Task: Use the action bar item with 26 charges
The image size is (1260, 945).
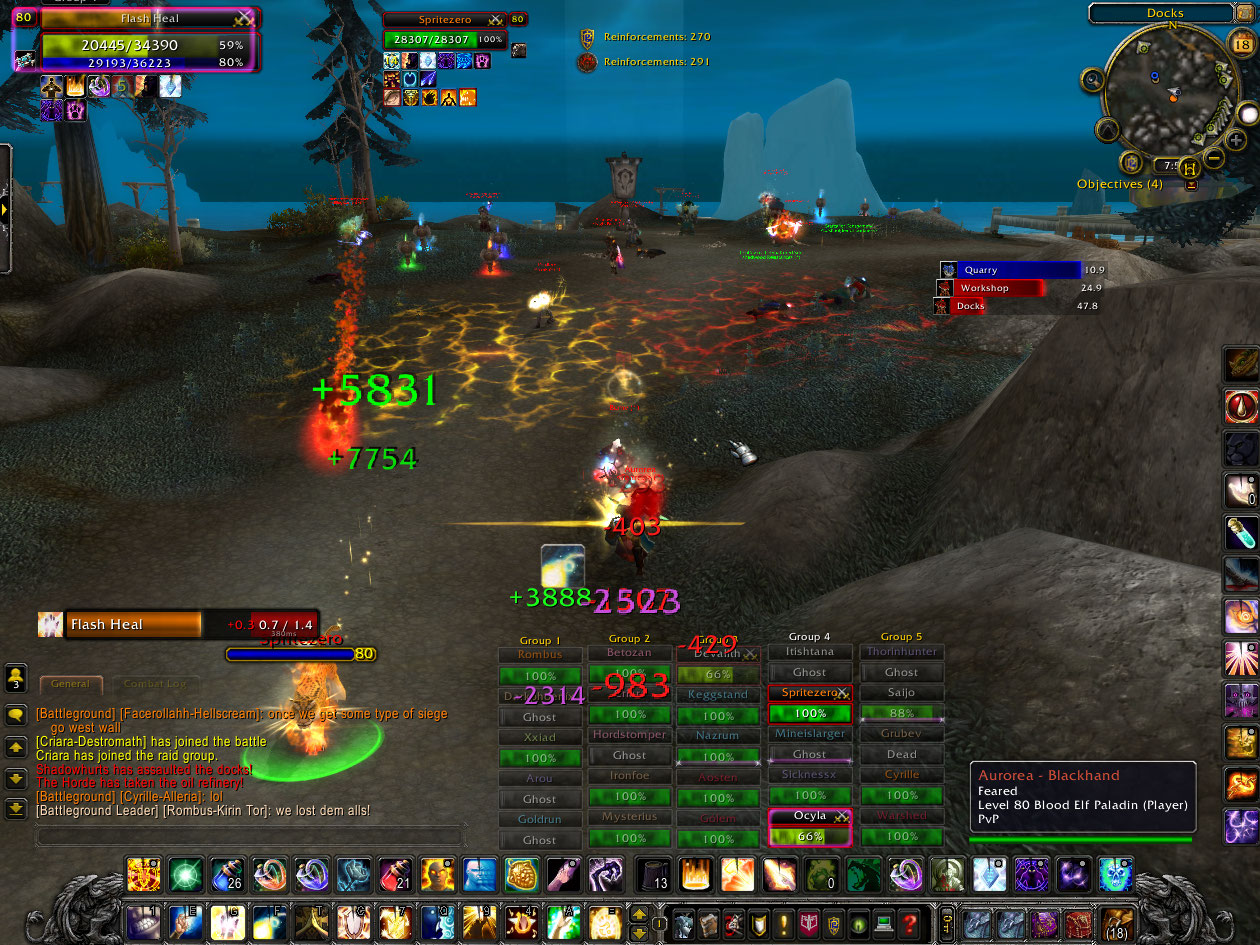Action: 227,874
